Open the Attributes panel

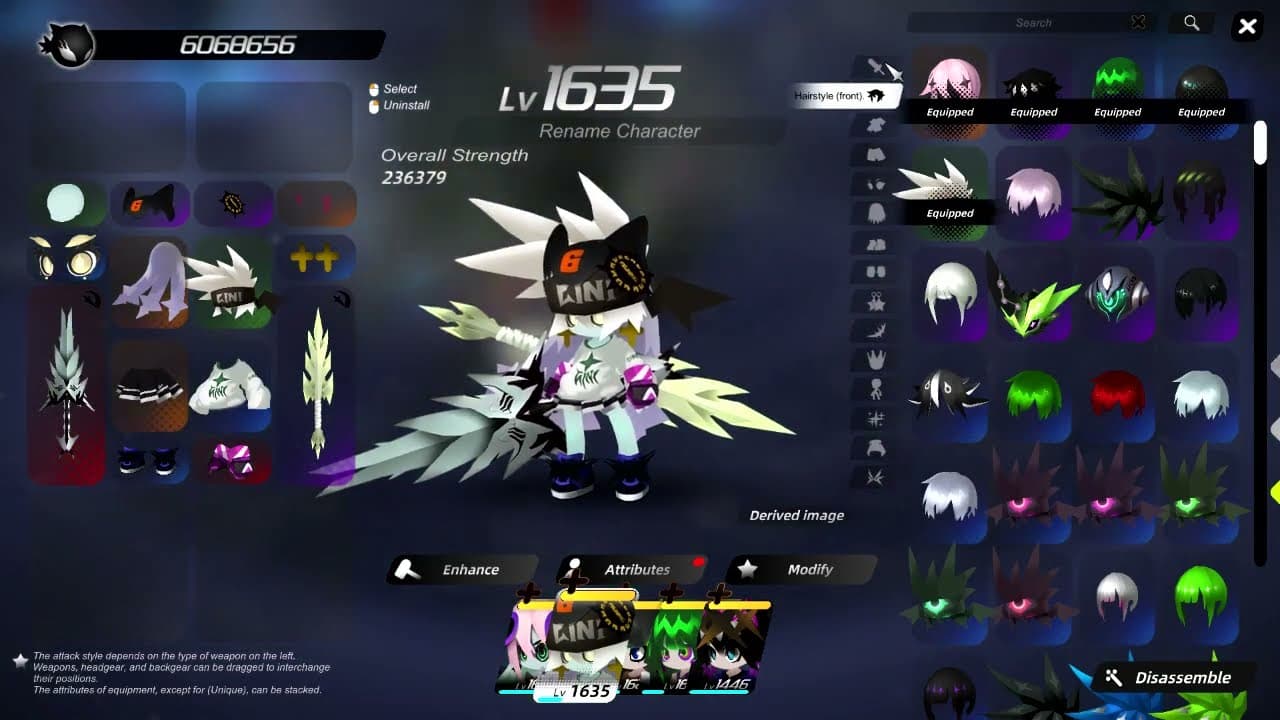point(631,570)
